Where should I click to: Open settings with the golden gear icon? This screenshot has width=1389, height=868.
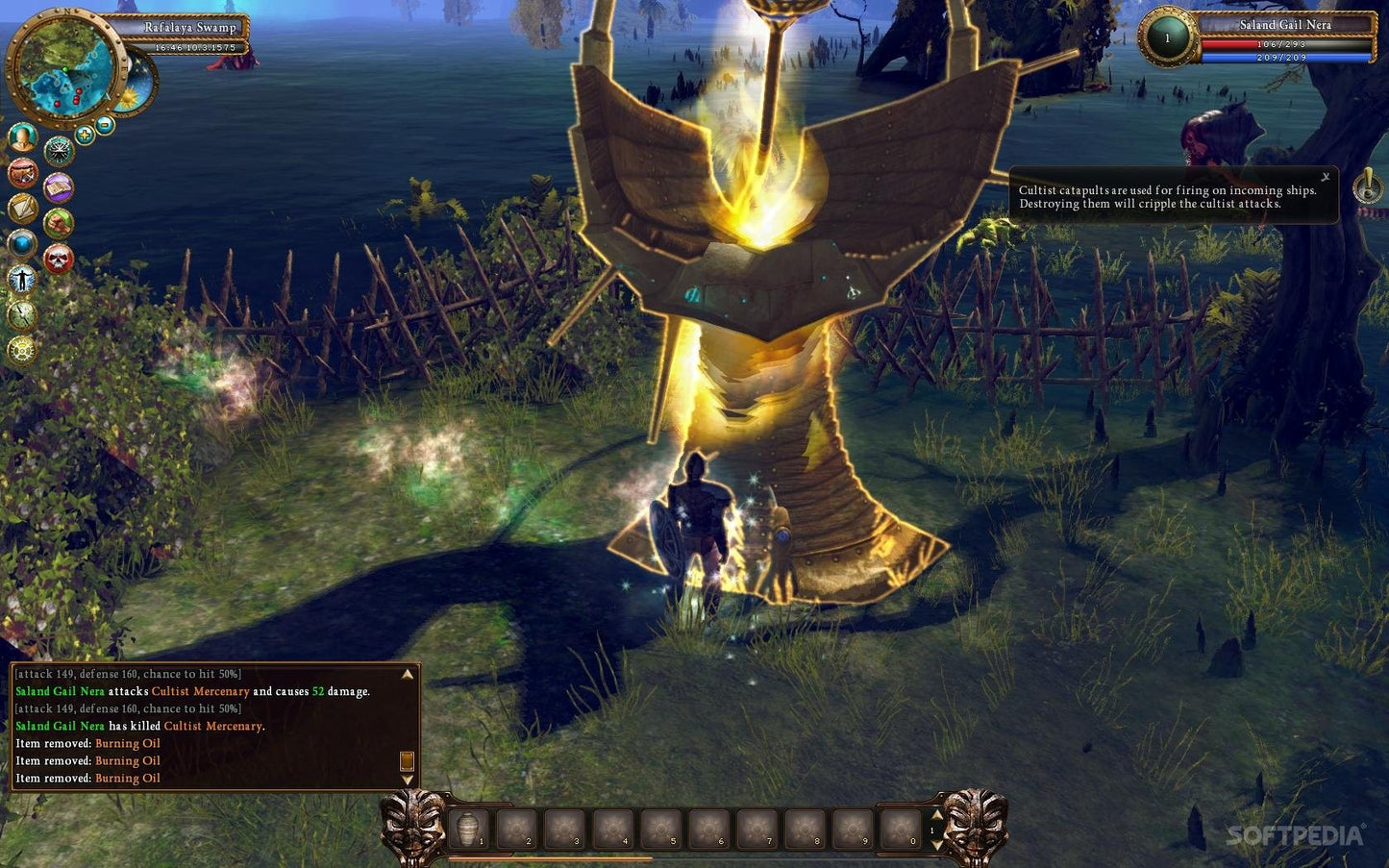coord(22,350)
